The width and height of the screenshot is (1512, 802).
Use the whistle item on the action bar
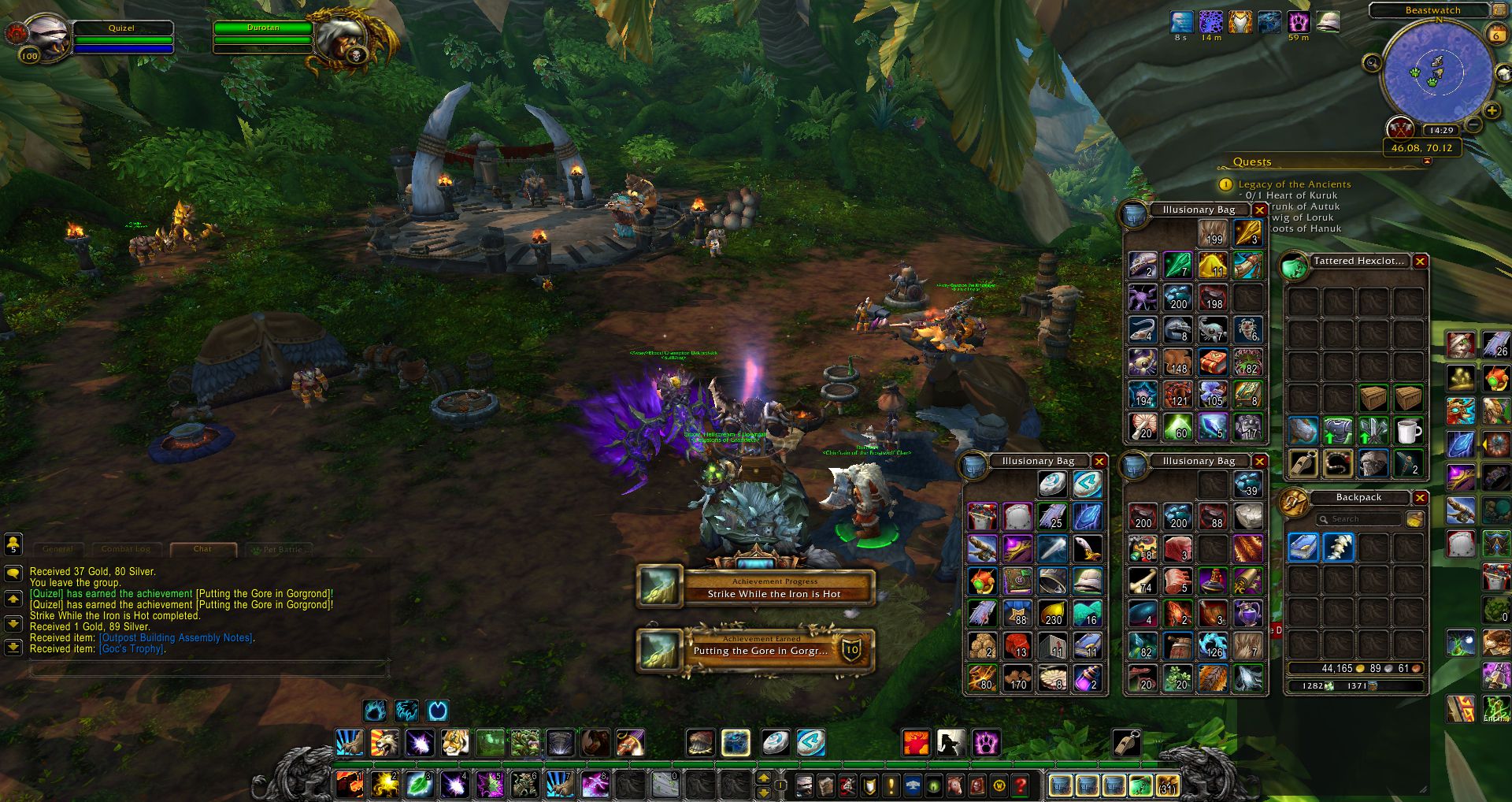coord(1126,743)
